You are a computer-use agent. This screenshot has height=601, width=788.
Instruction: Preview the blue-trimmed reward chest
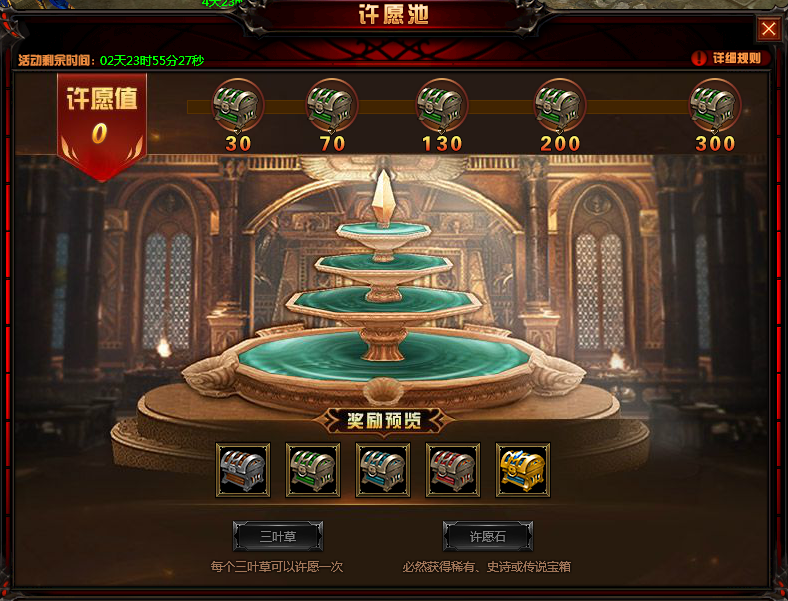(383, 470)
